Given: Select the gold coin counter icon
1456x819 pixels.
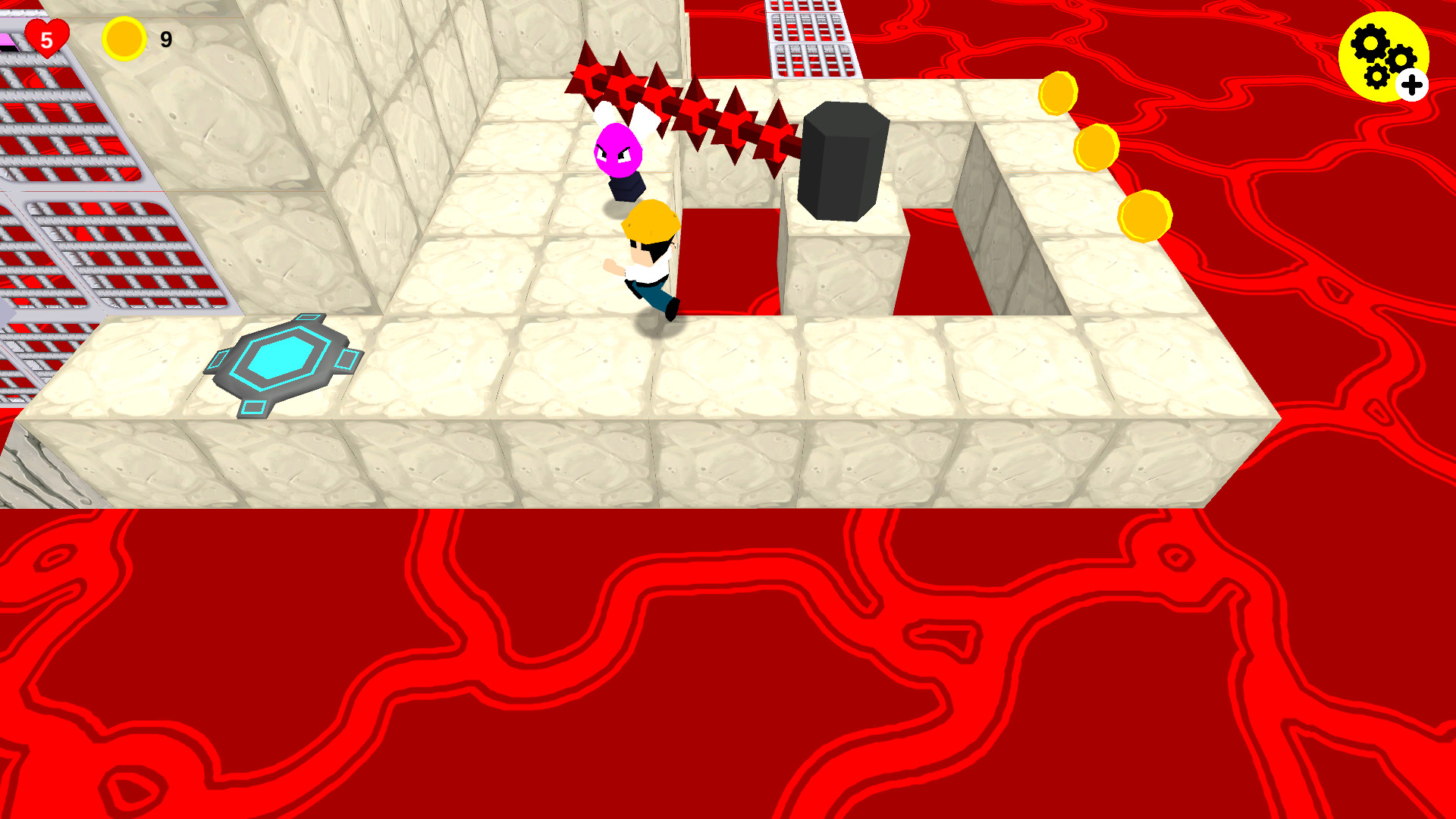Looking at the screenshot, I should click(x=124, y=38).
